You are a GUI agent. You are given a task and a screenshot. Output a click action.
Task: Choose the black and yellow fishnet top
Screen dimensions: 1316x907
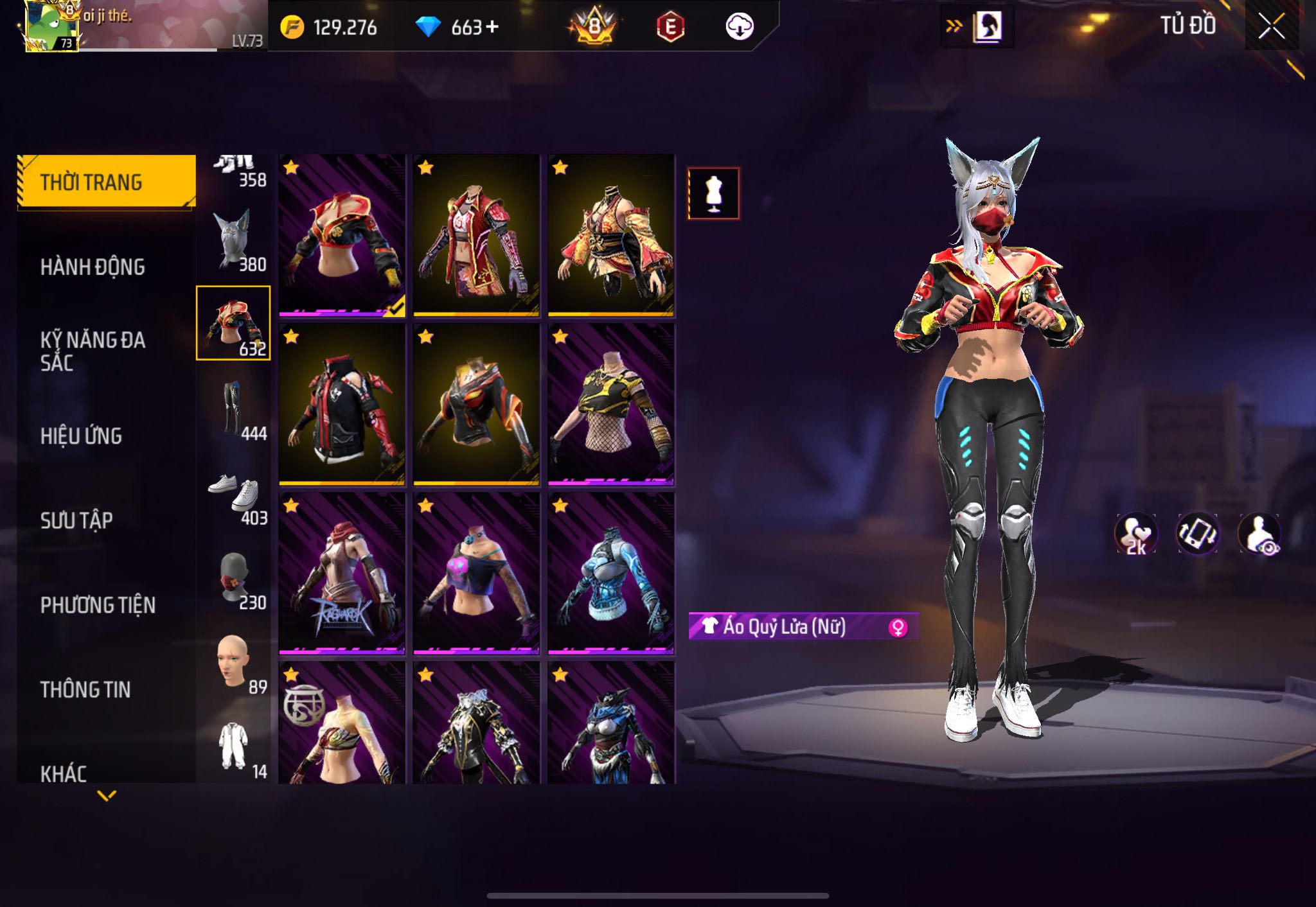pos(610,405)
